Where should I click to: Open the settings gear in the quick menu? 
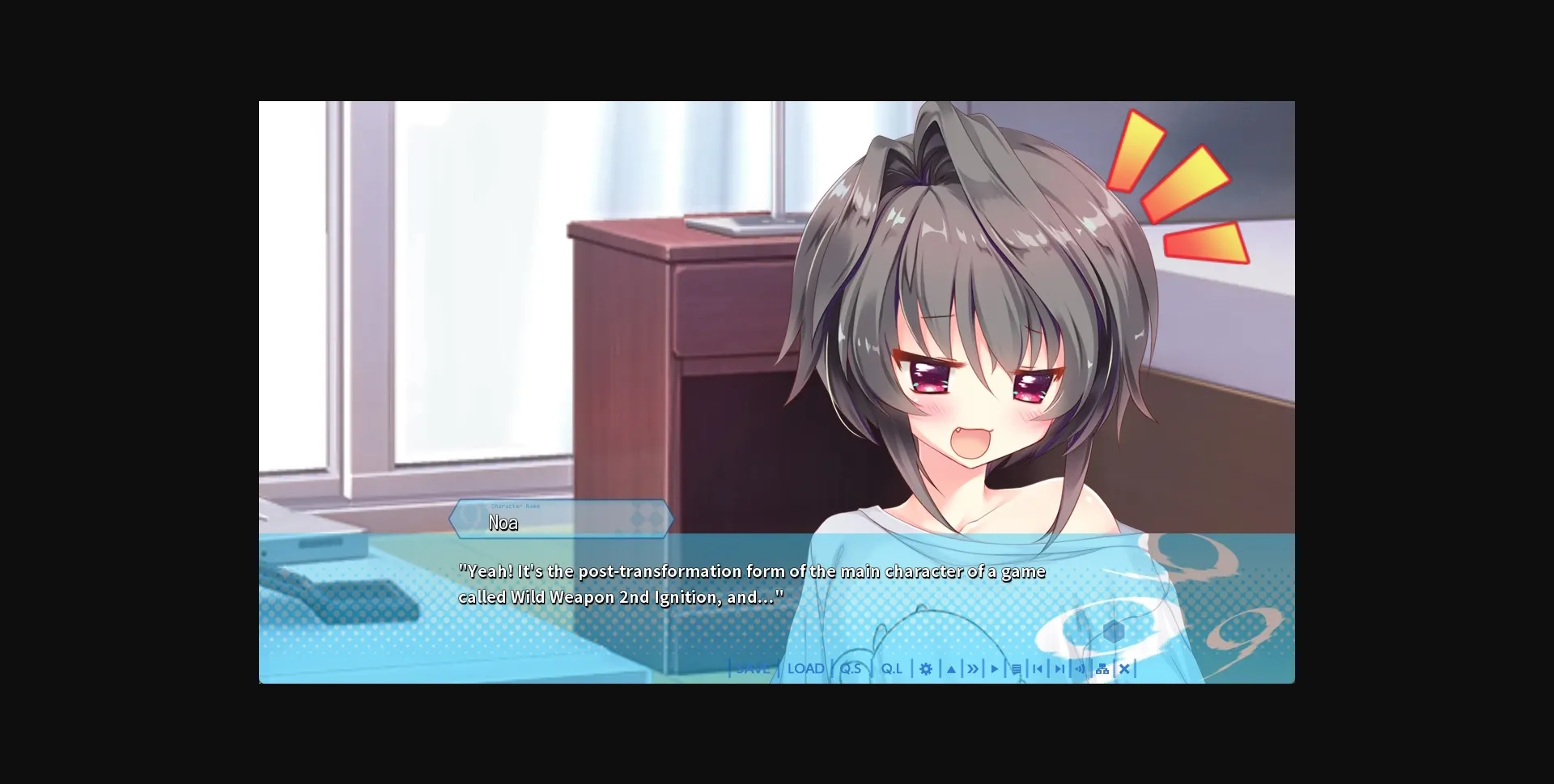point(926,669)
